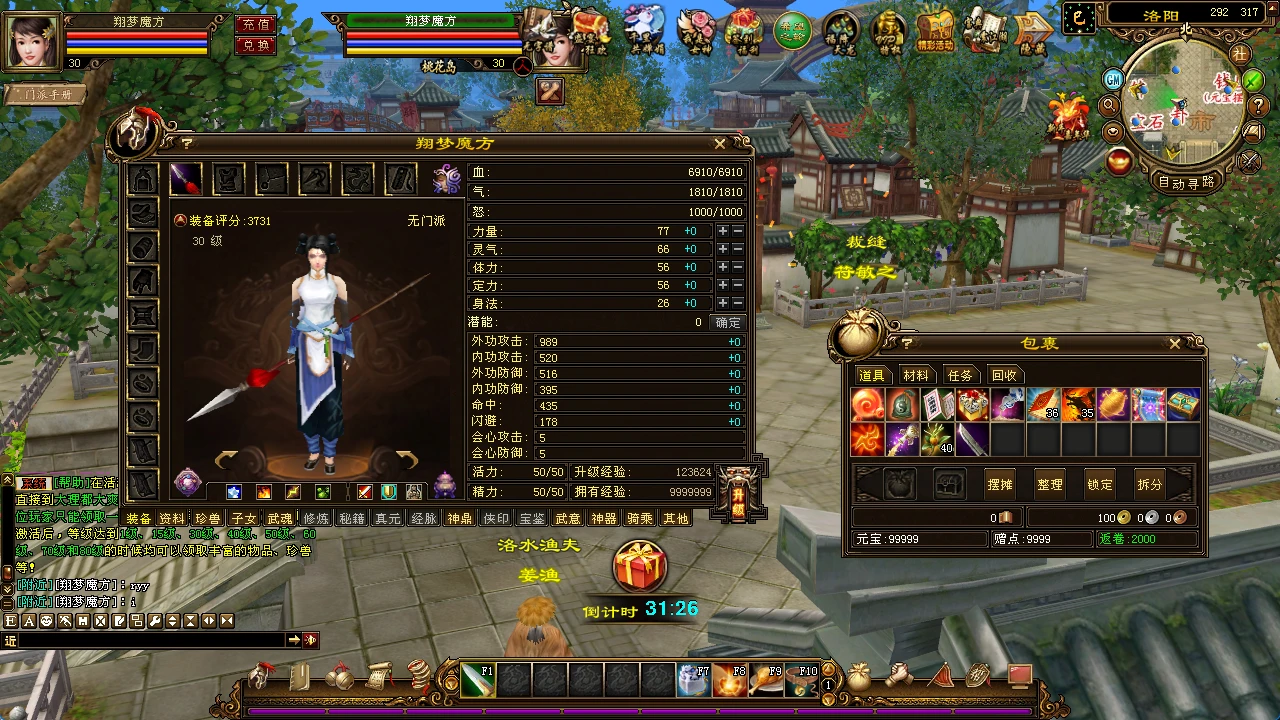Activate the 拆分 split stack button
This screenshot has height=720, width=1280.
click(x=1150, y=484)
